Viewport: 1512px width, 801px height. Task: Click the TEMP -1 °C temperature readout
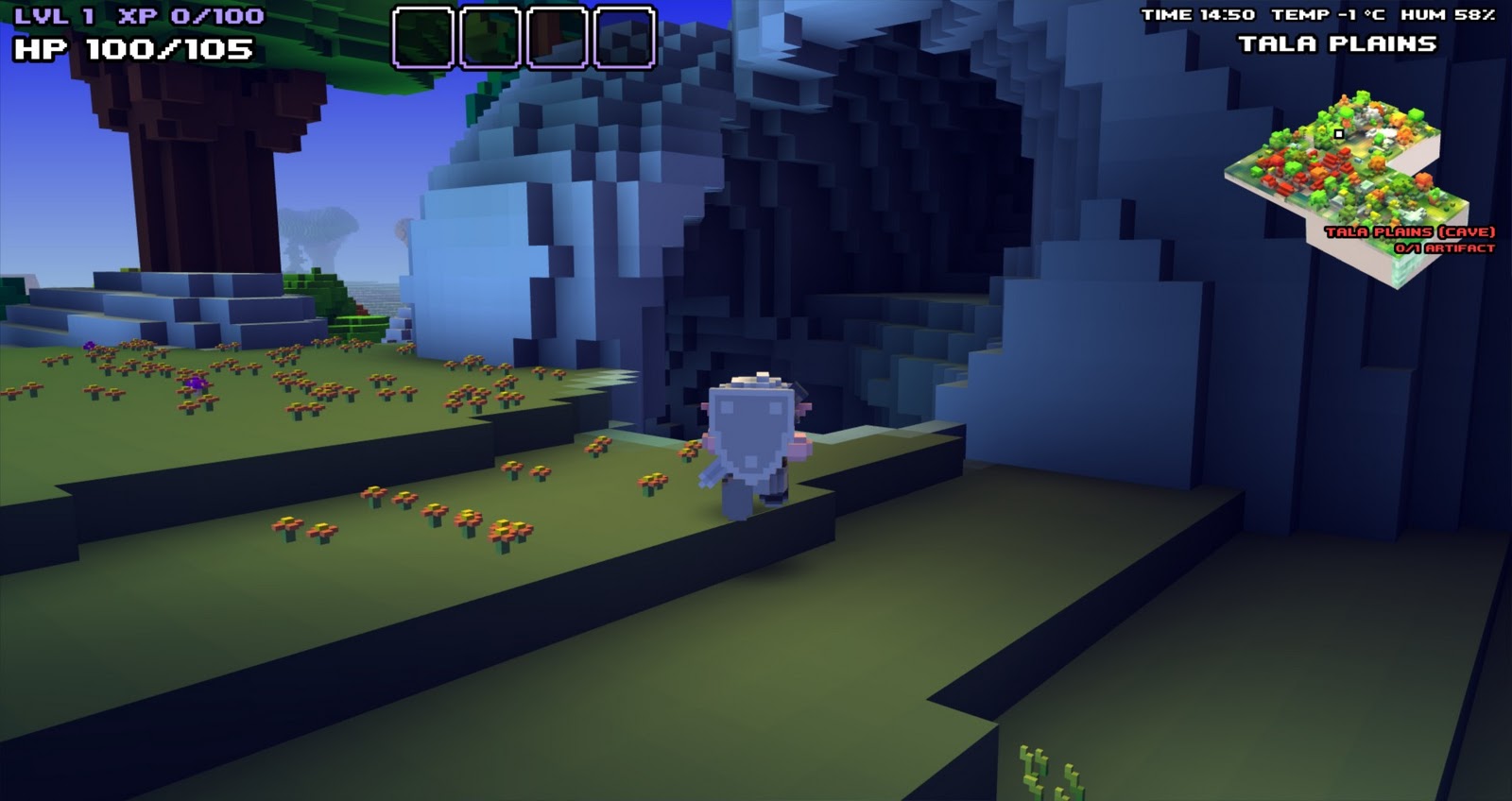tap(1327, 13)
